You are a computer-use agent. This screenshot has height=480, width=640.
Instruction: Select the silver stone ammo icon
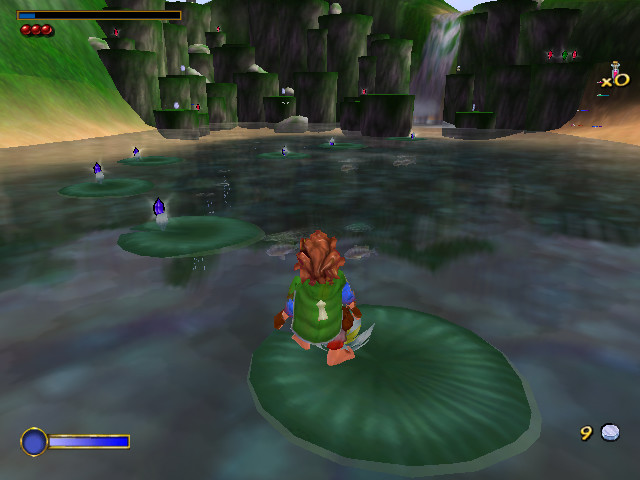pyautogui.click(x=610, y=432)
